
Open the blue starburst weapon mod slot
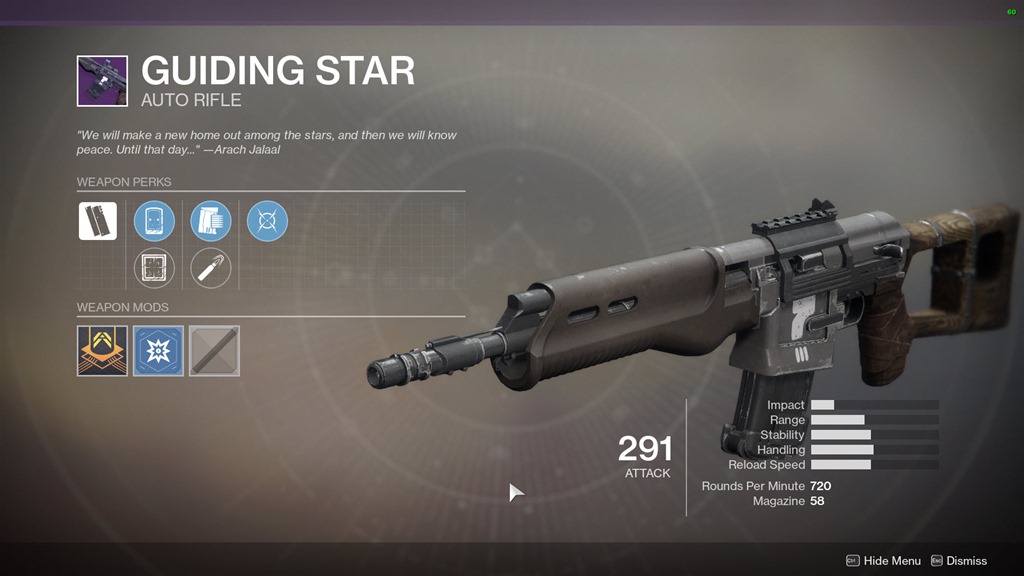pos(158,351)
